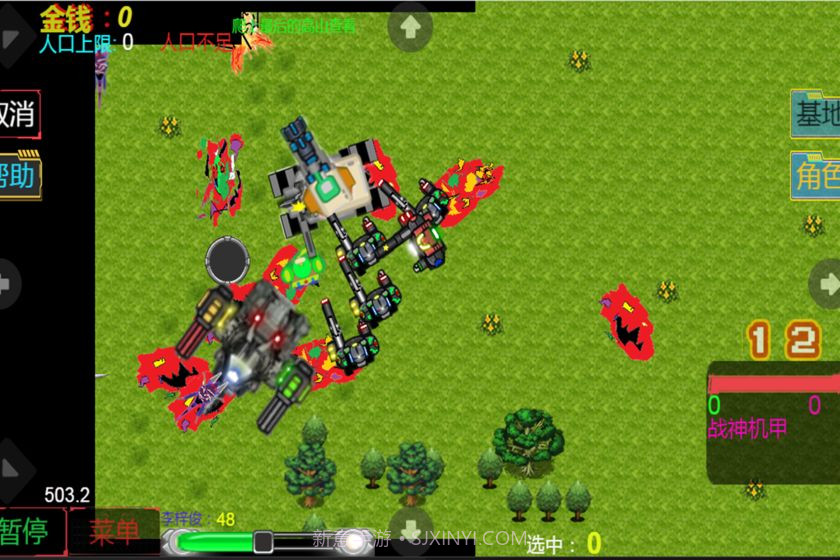Open the 角色 character panel
The image size is (840, 560).
(x=815, y=176)
